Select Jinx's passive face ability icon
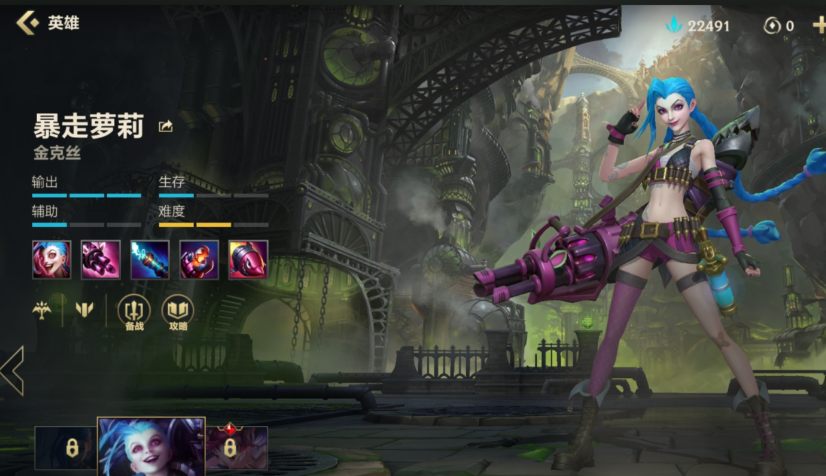 click(x=51, y=260)
